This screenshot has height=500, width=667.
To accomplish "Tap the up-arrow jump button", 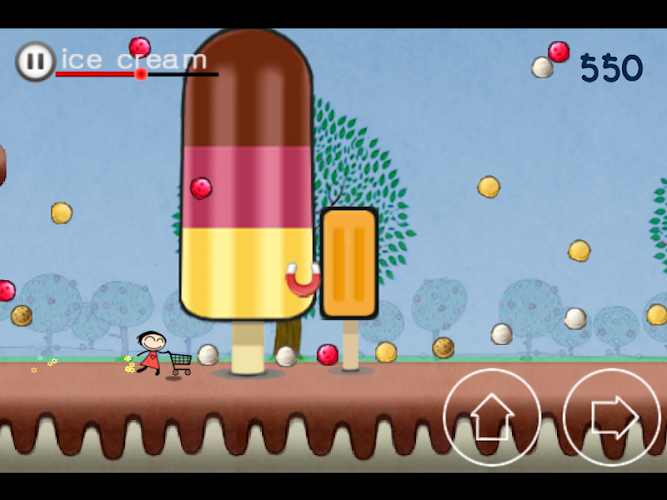I will 492,417.
